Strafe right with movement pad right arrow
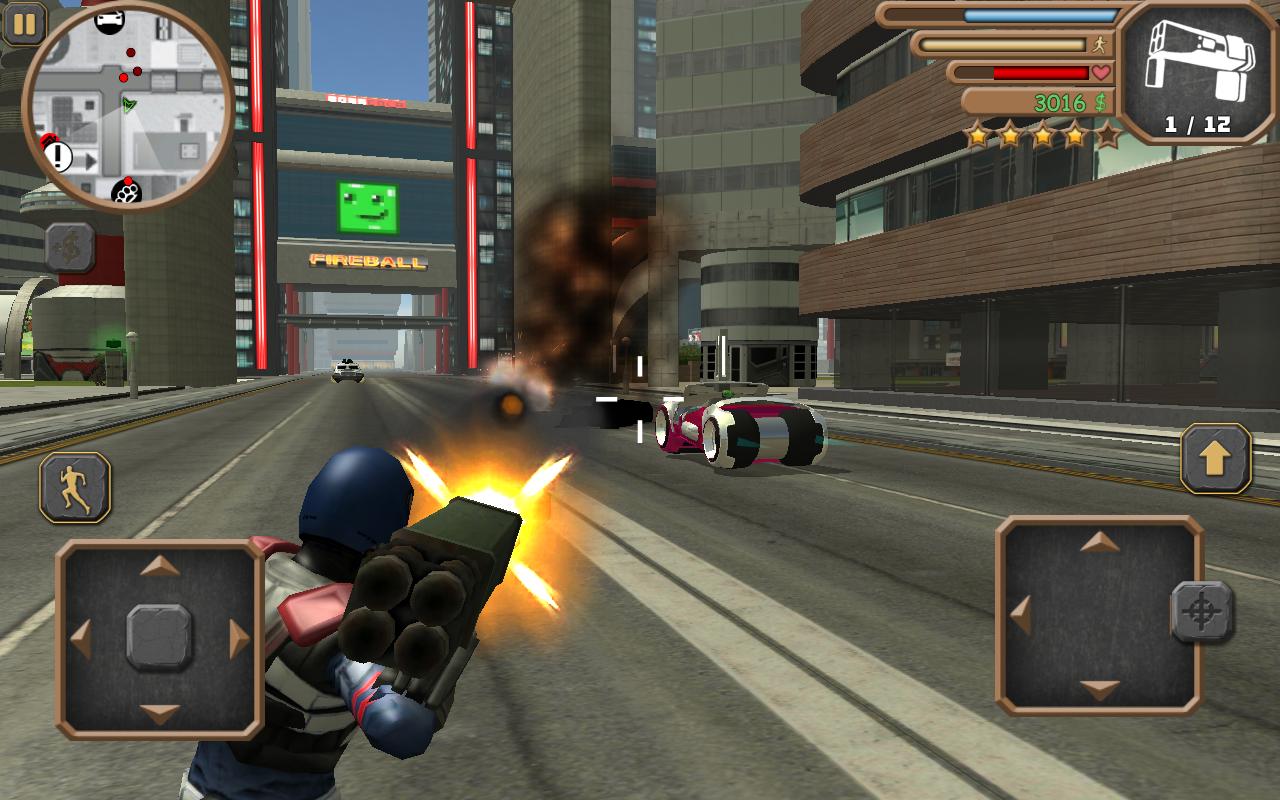The image size is (1280, 800). point(239,639)
